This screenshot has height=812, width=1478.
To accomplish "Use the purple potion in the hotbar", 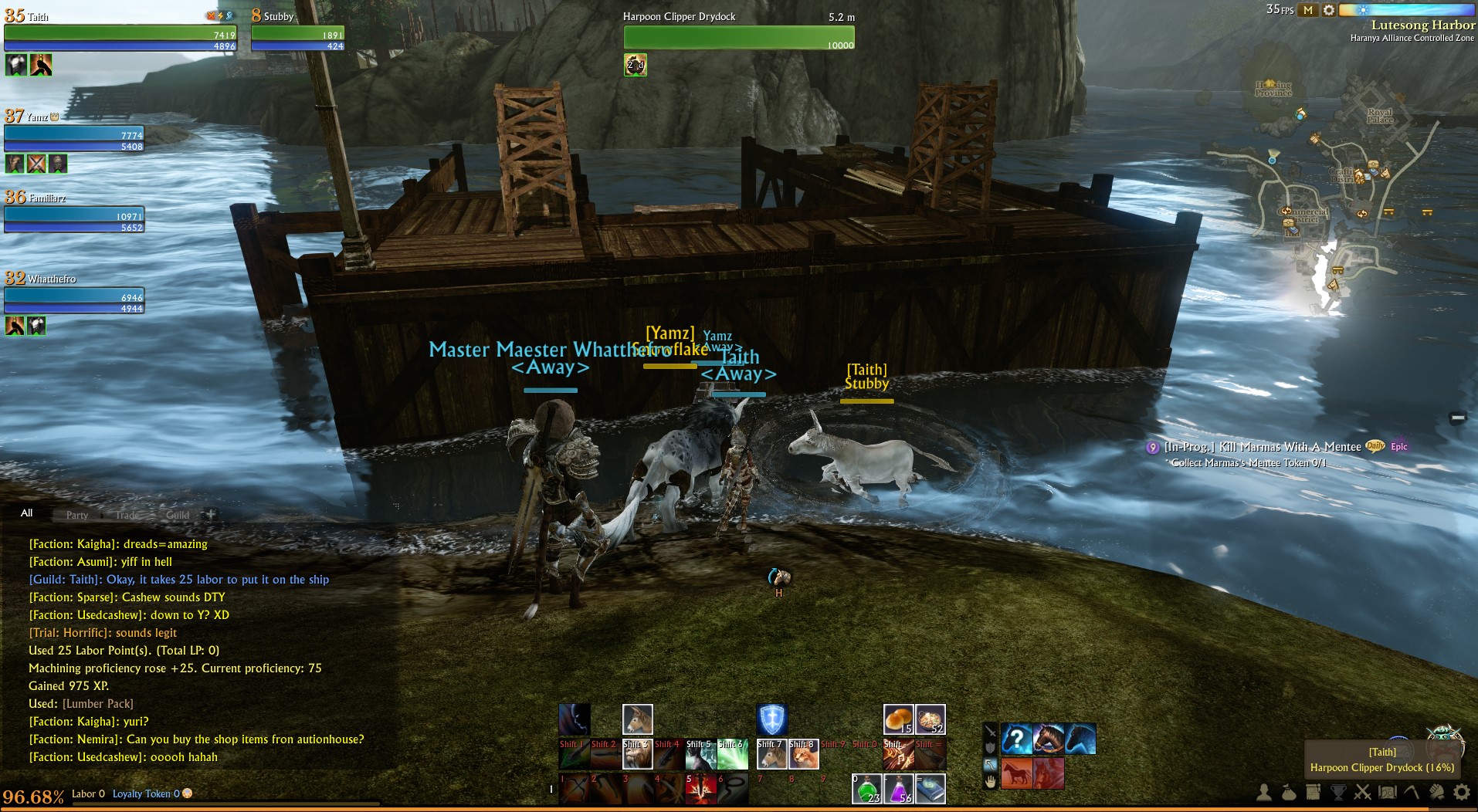I will [898, 790].
